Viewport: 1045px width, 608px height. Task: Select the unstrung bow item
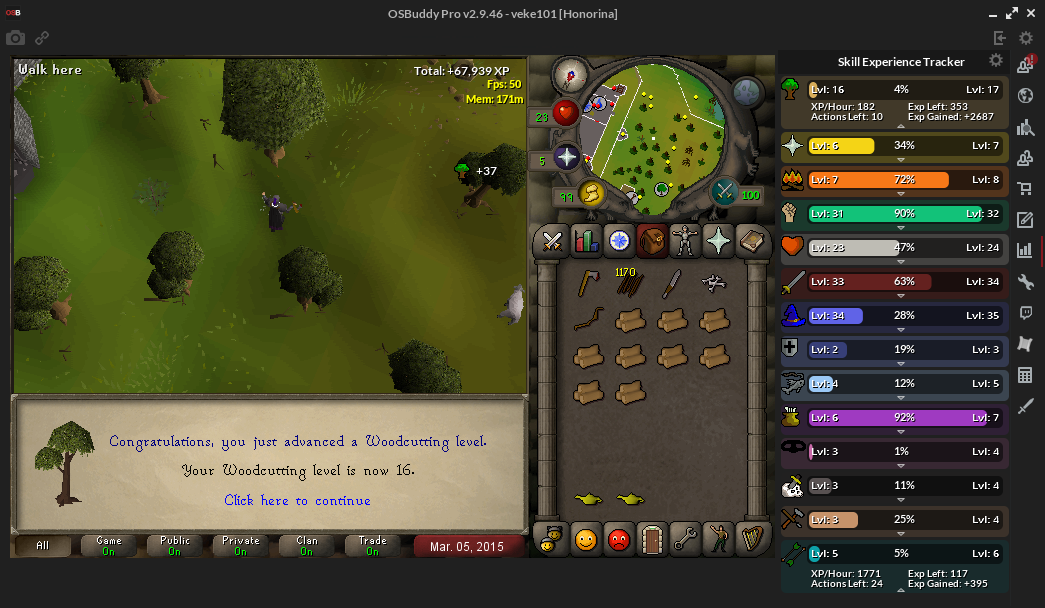tap(589, 320)
